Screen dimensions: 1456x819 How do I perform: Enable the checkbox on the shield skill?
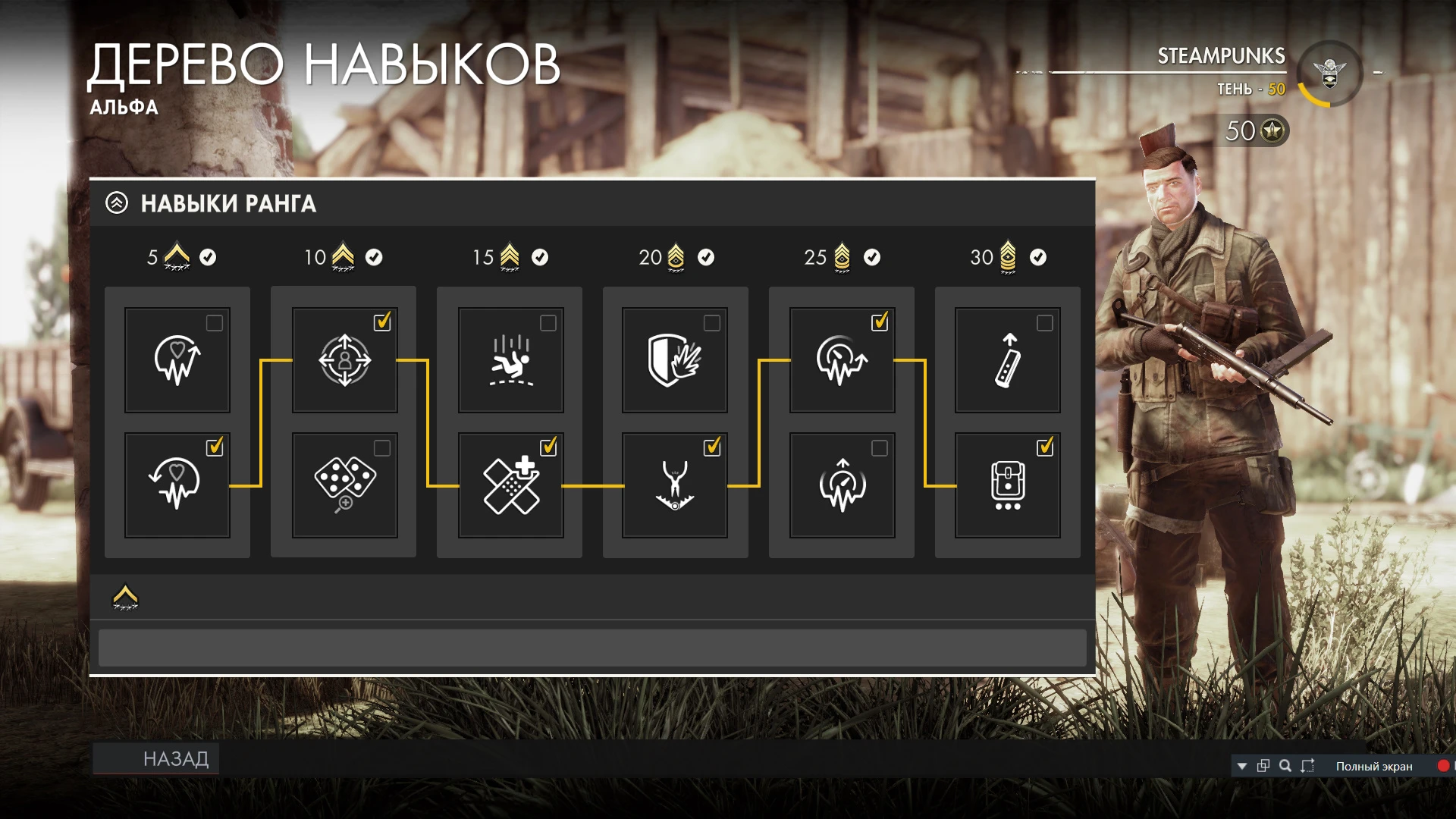[713, 322]
